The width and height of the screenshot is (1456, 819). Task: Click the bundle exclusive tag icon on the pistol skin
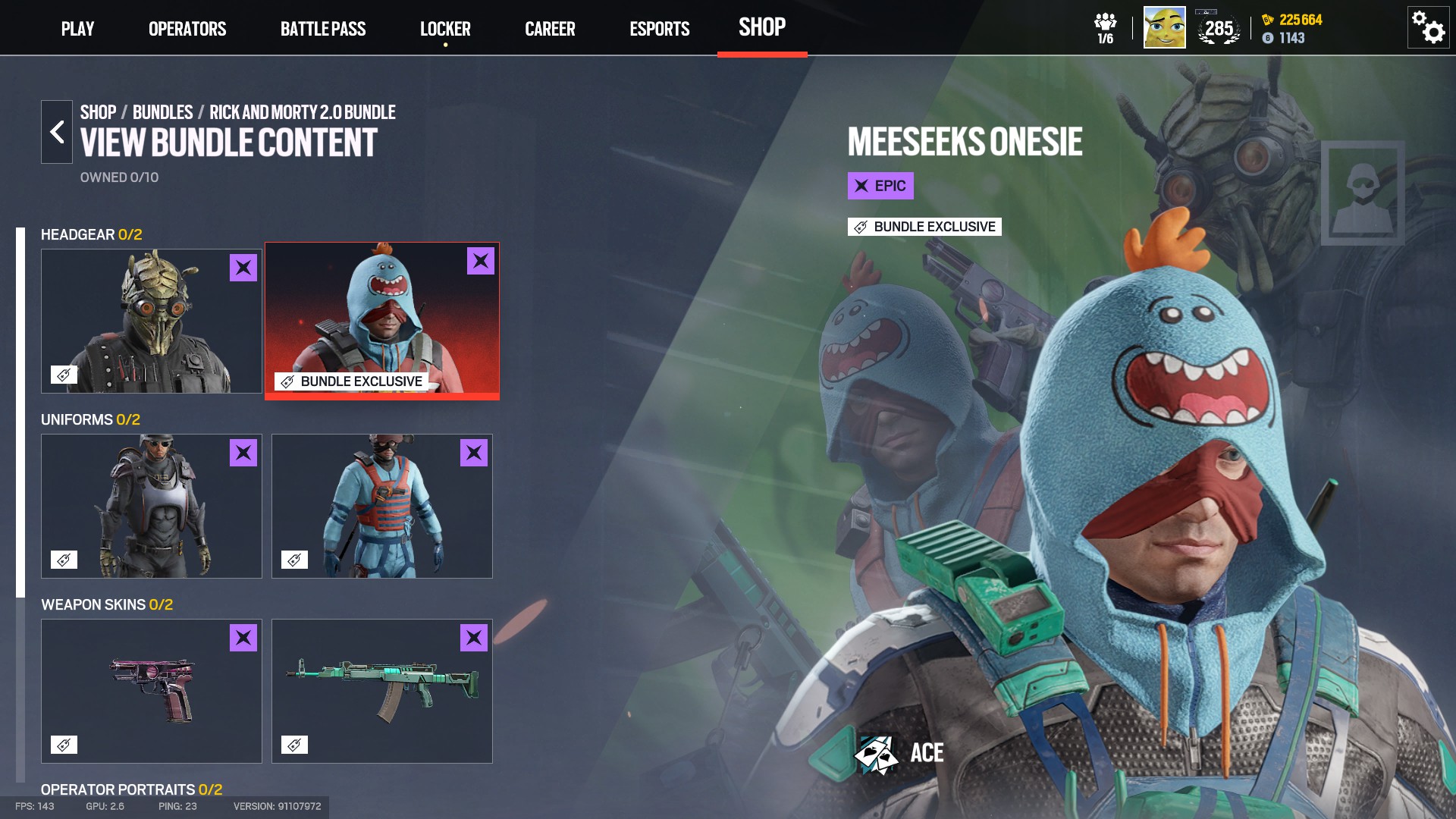click(64, 744)
